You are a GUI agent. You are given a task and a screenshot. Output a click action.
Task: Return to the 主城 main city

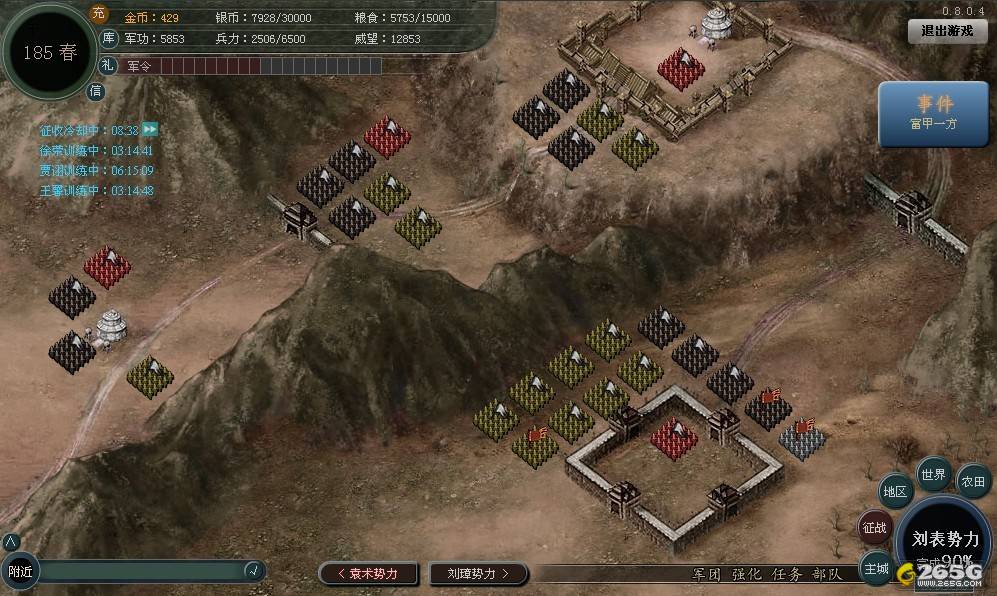876,568
